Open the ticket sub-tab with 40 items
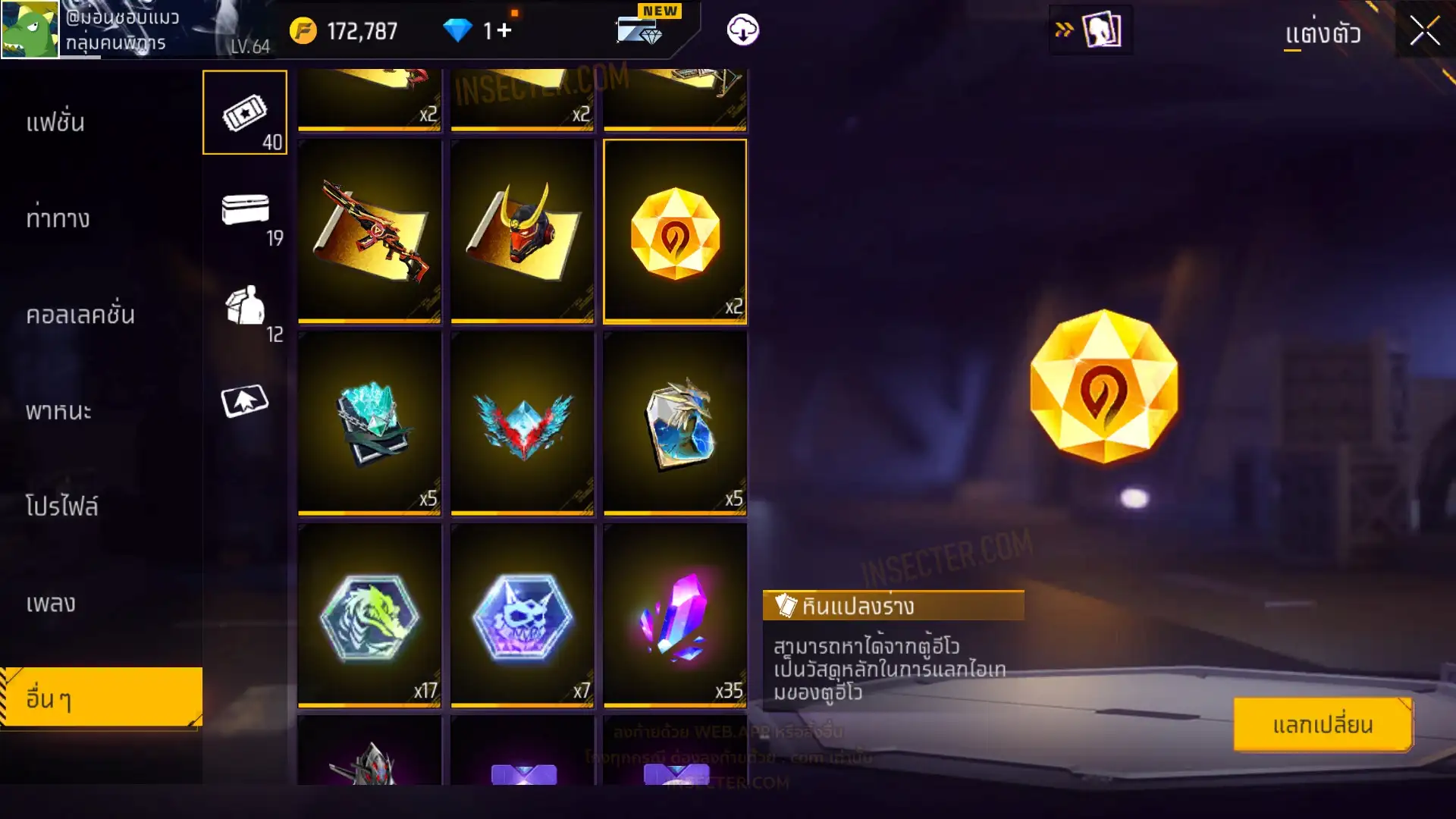Viewport: 1456px width, 819px height. 245,113
